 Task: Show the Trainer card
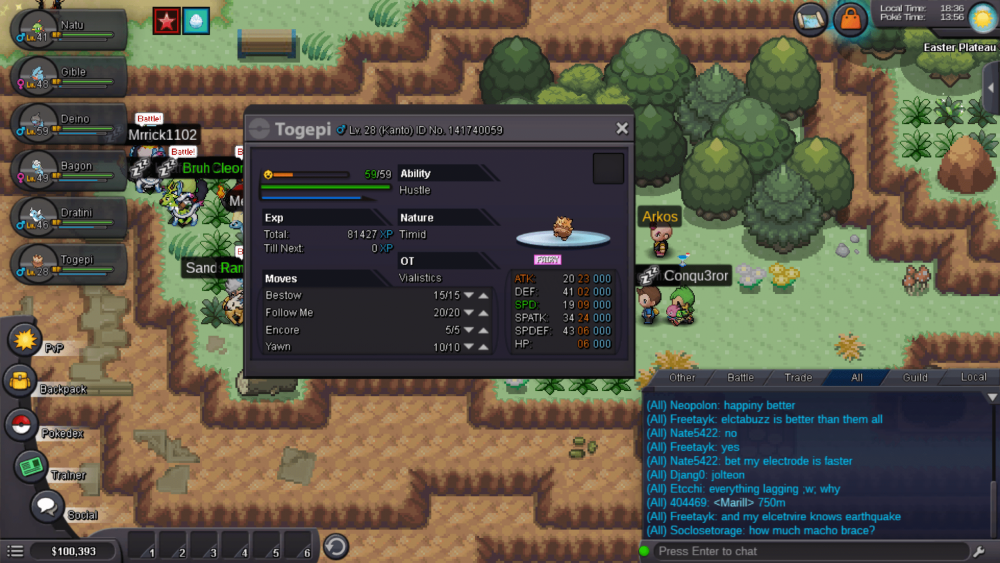click(30, 466)
